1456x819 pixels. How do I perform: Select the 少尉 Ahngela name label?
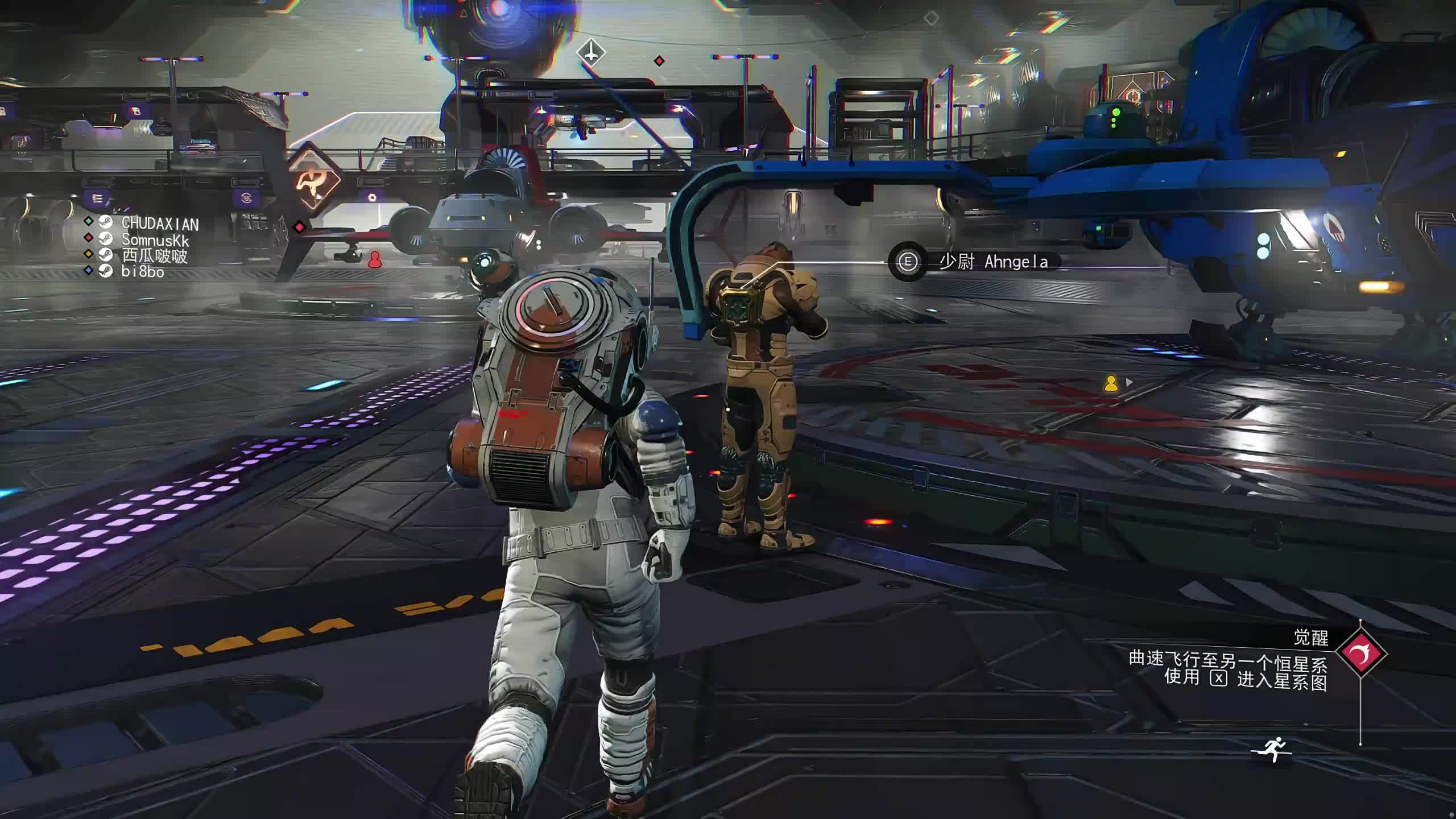coord(993,262)
